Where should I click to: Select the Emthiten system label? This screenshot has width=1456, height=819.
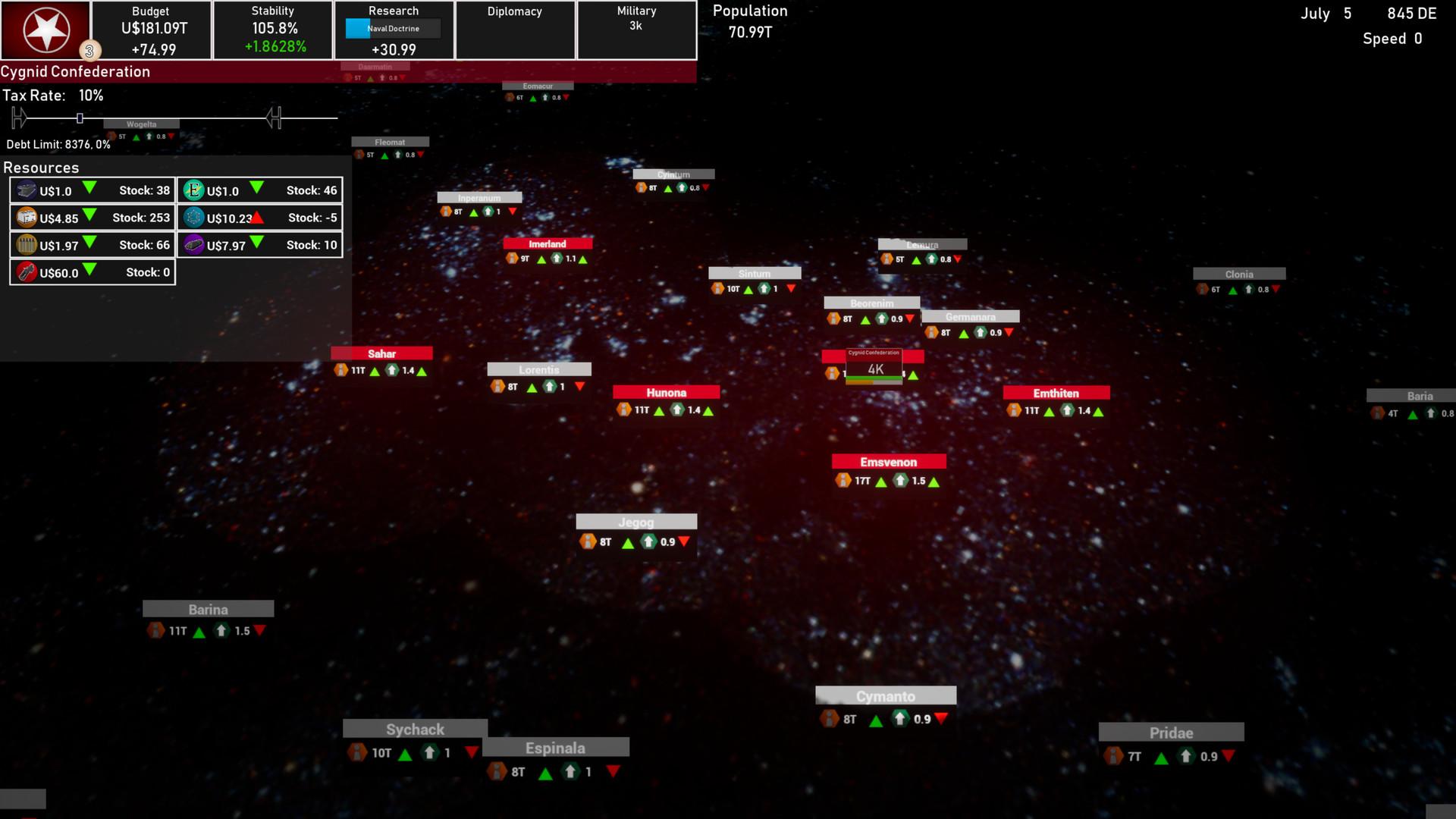[x=1056, y=393]
